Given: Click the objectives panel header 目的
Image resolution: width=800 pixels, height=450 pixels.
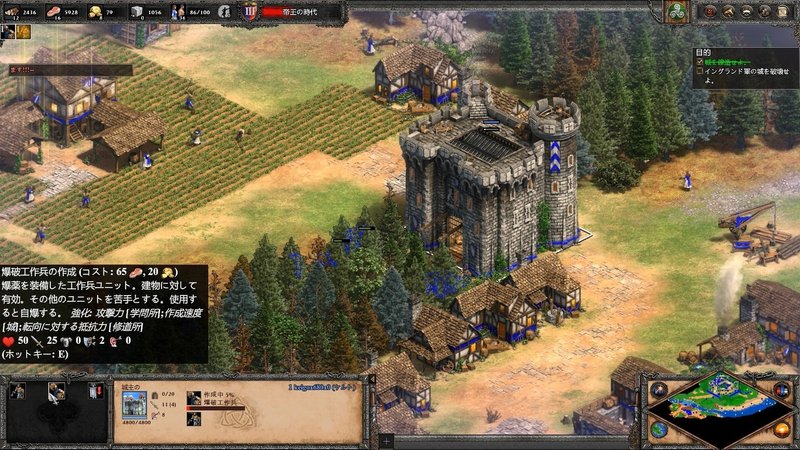Looking at the screenshot, I should pos(703,51).
